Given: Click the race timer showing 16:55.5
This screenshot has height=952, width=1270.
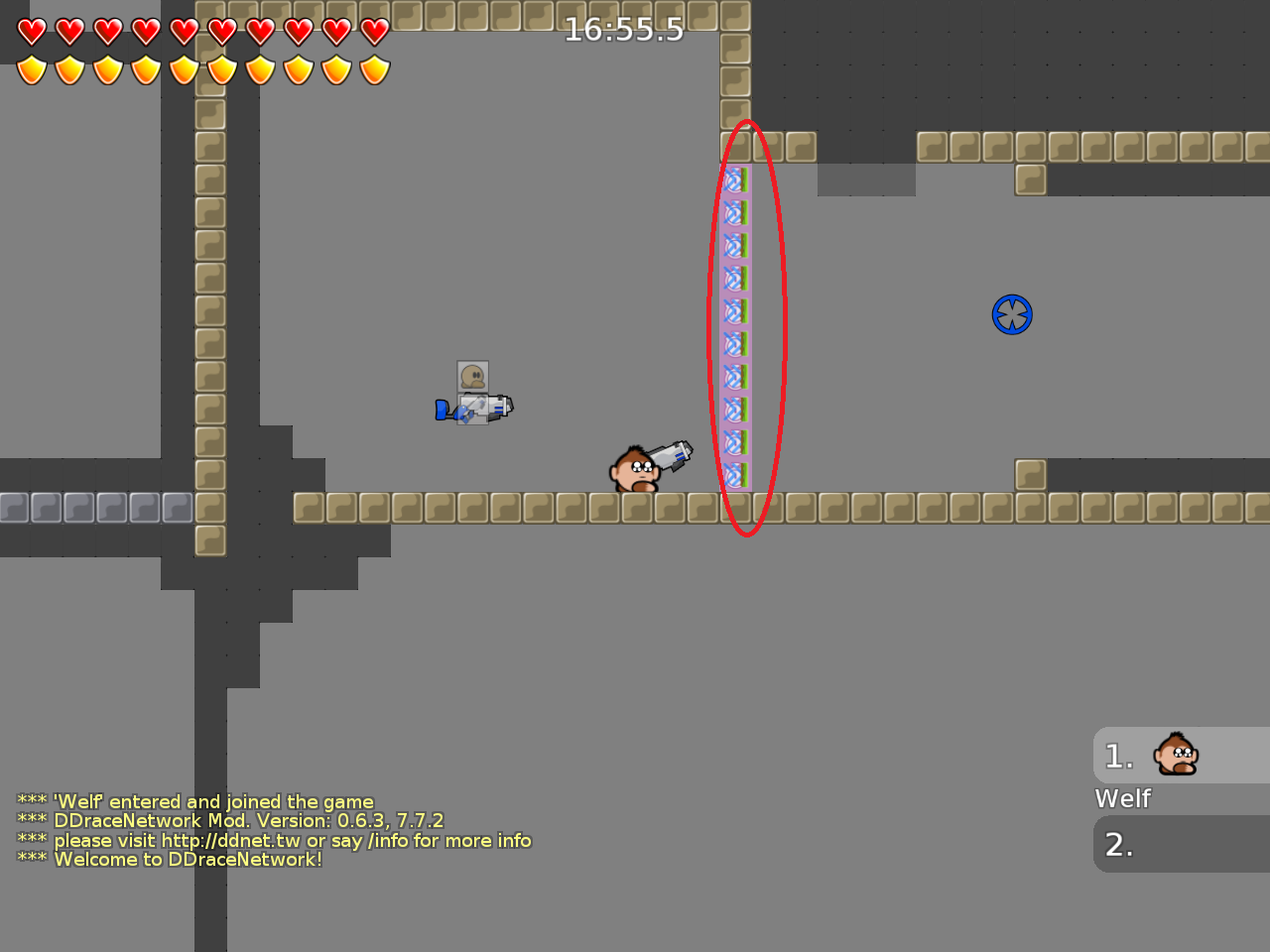Looking at the screenshot, I should [625, 31].
